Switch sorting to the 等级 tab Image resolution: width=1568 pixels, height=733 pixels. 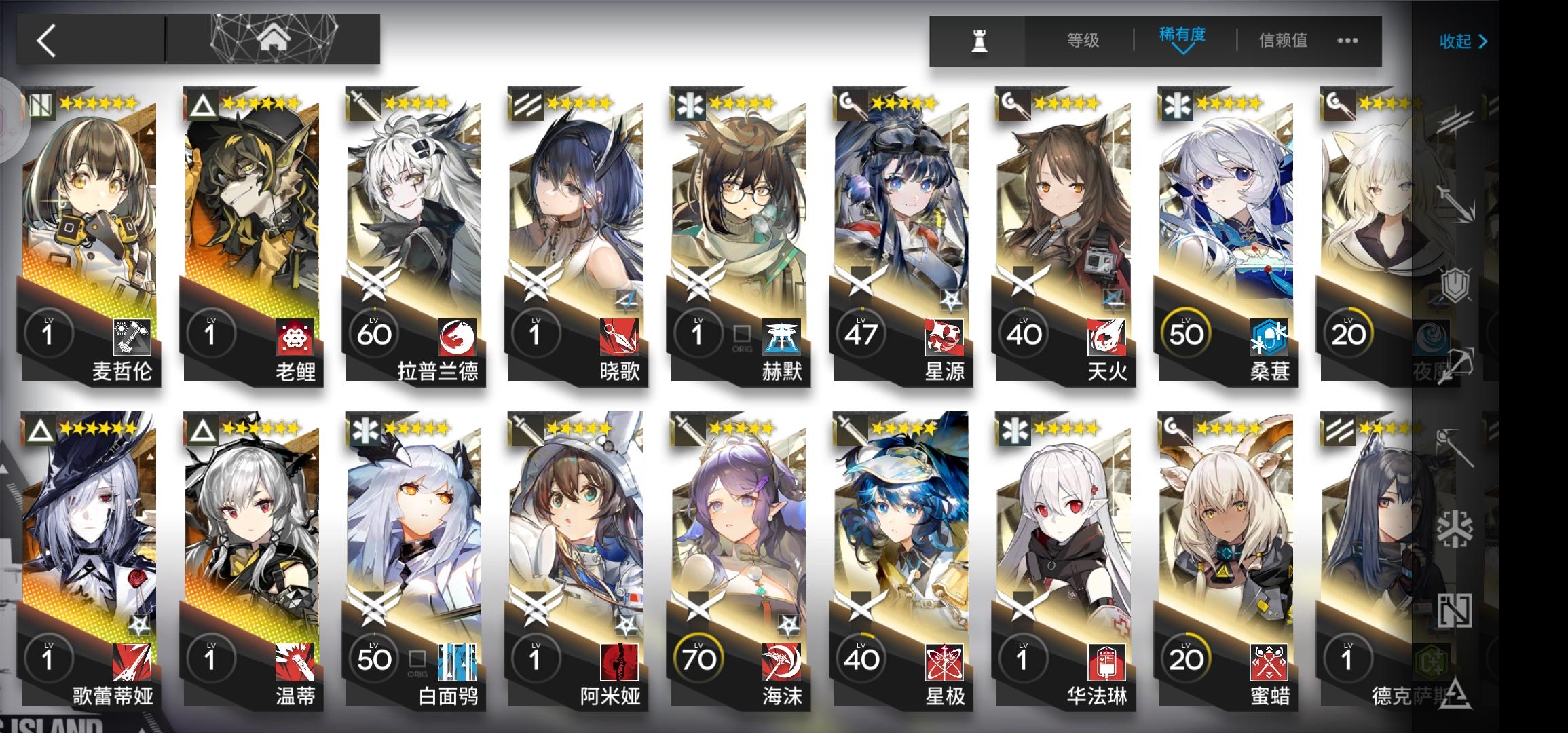1083,40
